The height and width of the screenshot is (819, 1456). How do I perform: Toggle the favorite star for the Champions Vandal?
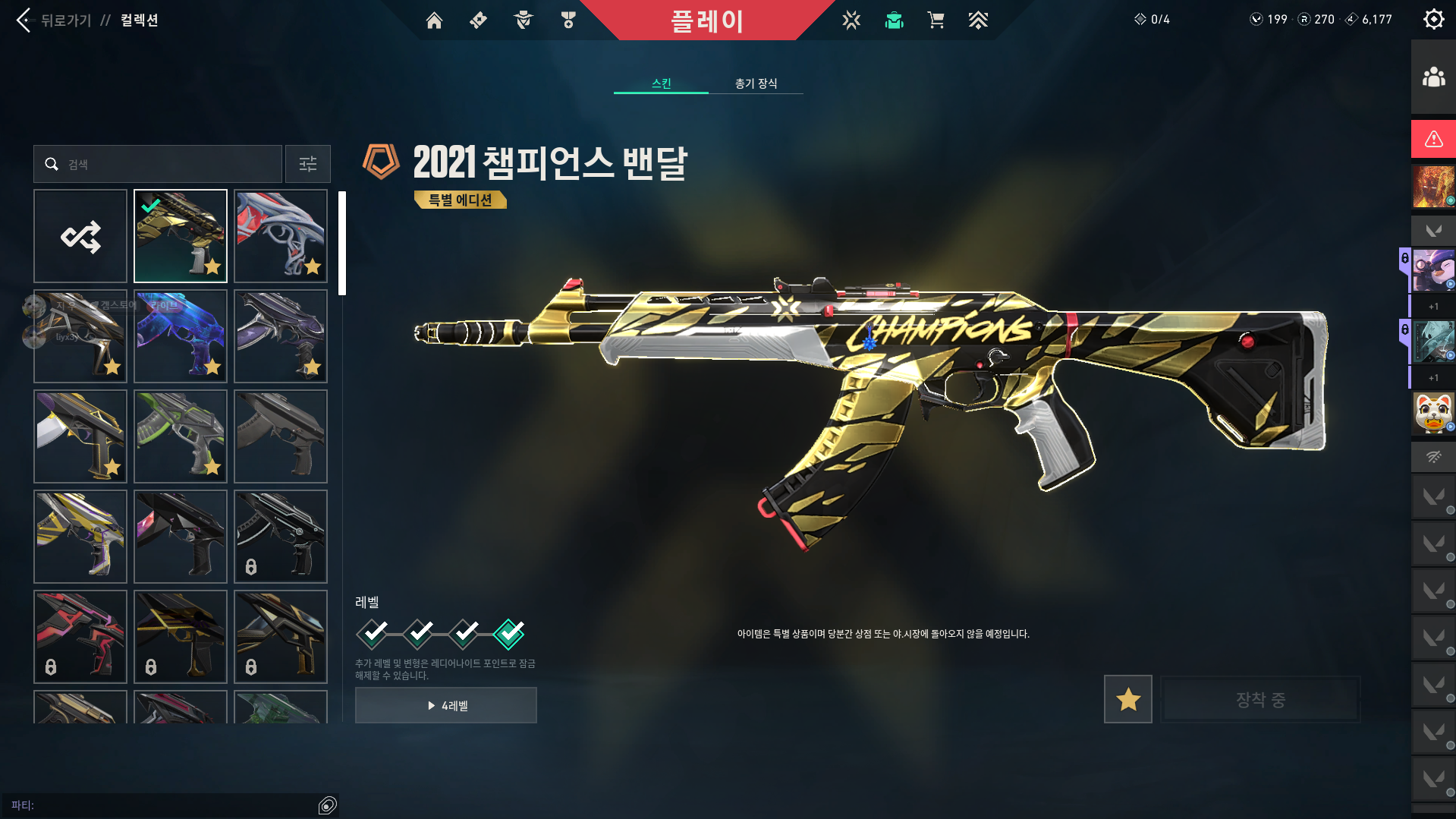[x=1127, y=699]
